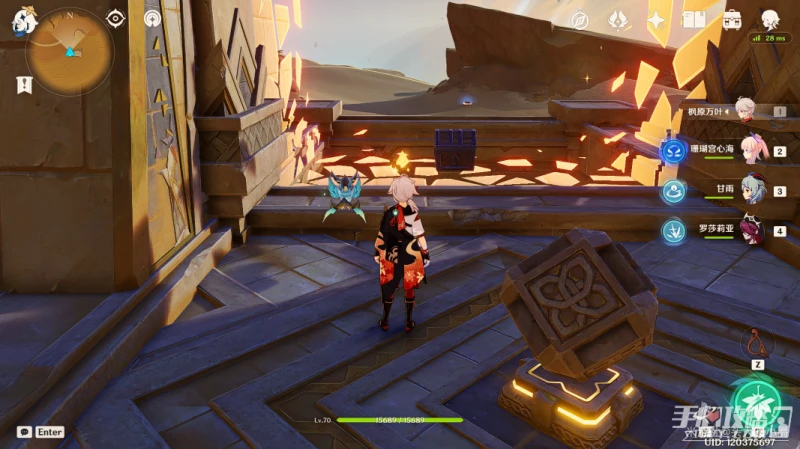Open the events compass icon
The image size is (800, 449).
579,20
